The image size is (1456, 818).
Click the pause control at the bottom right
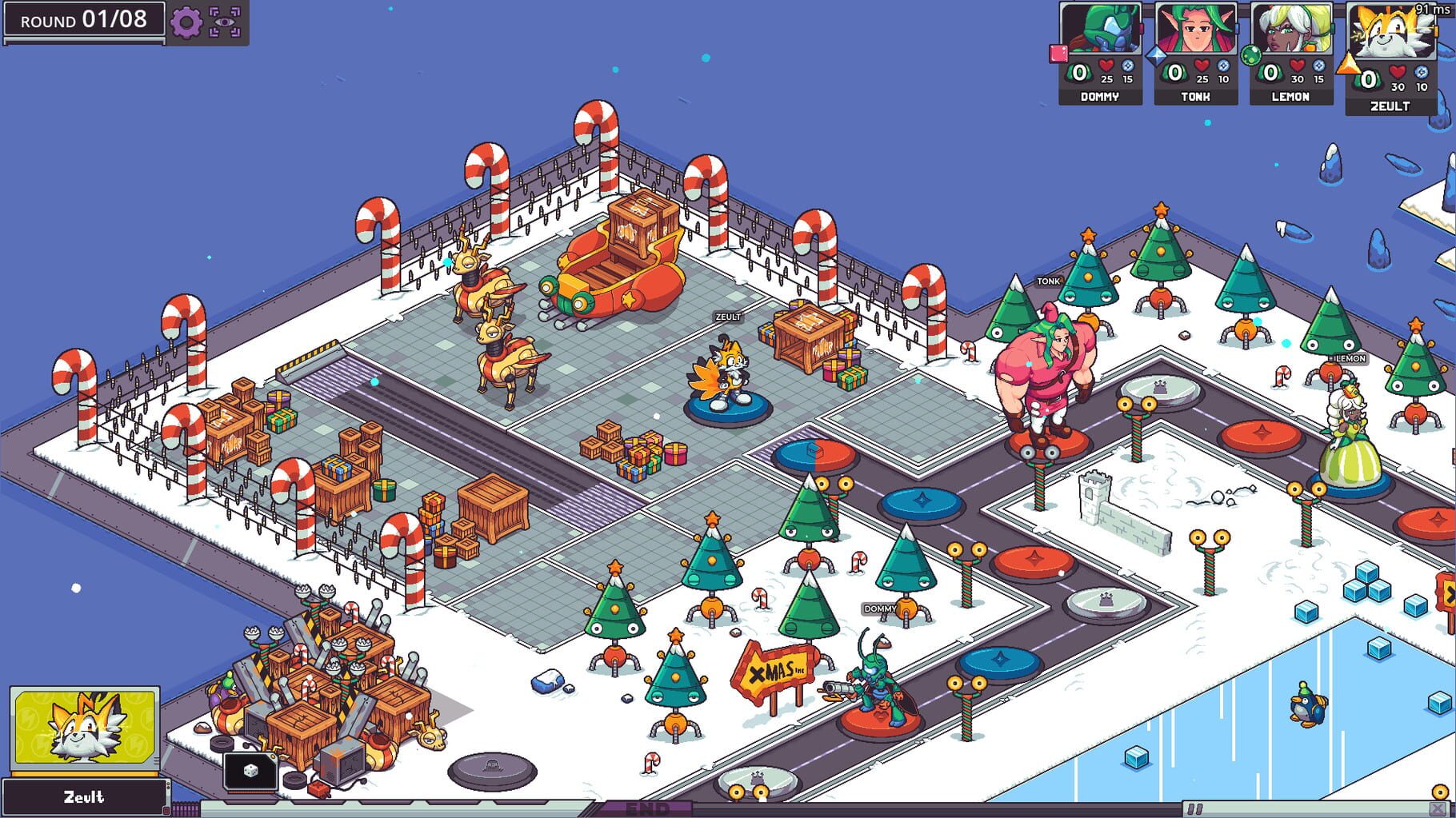[x=1196, y=808]
